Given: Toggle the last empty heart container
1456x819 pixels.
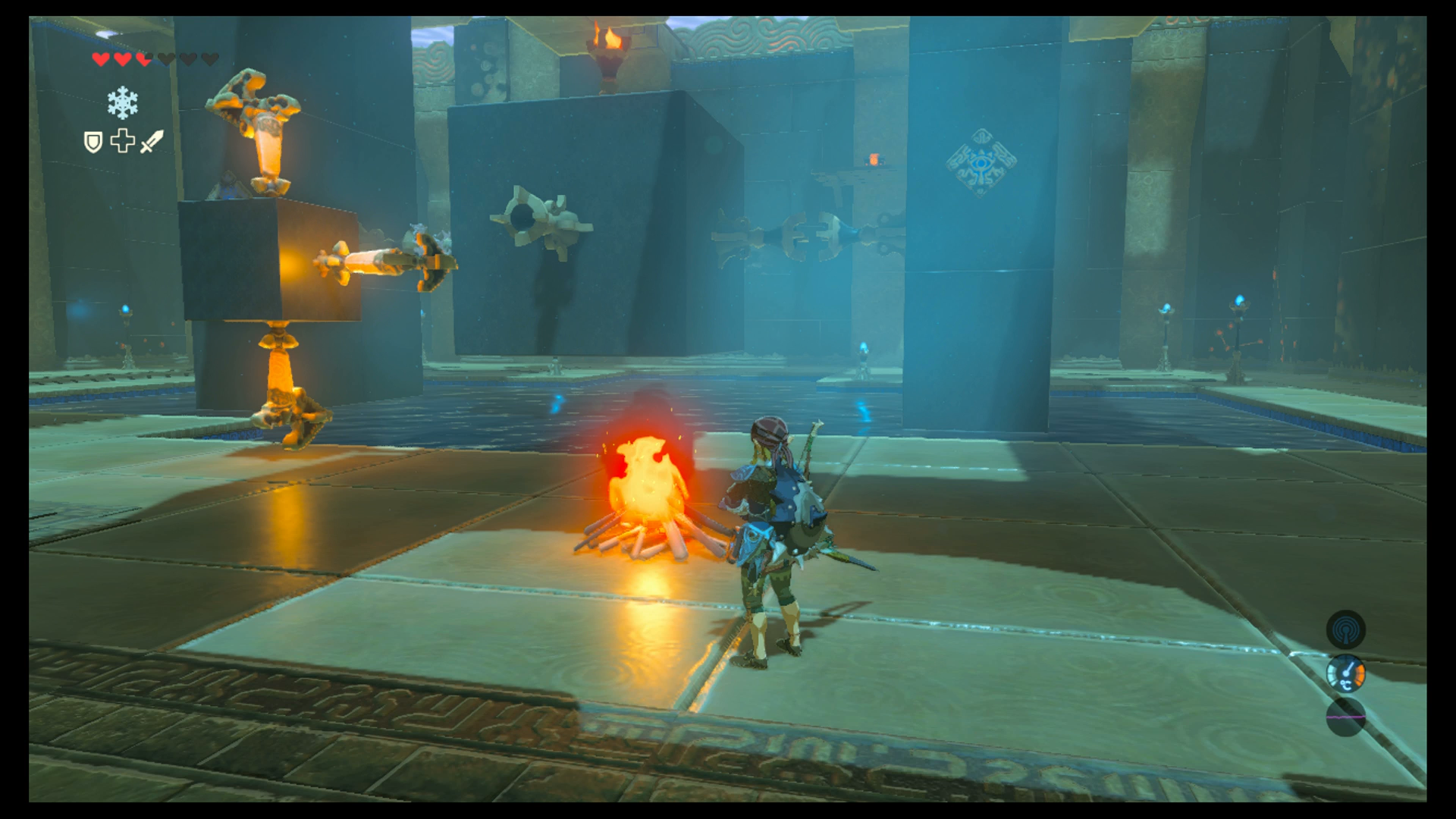Looking at the screenshot, I should pos(210,60).
